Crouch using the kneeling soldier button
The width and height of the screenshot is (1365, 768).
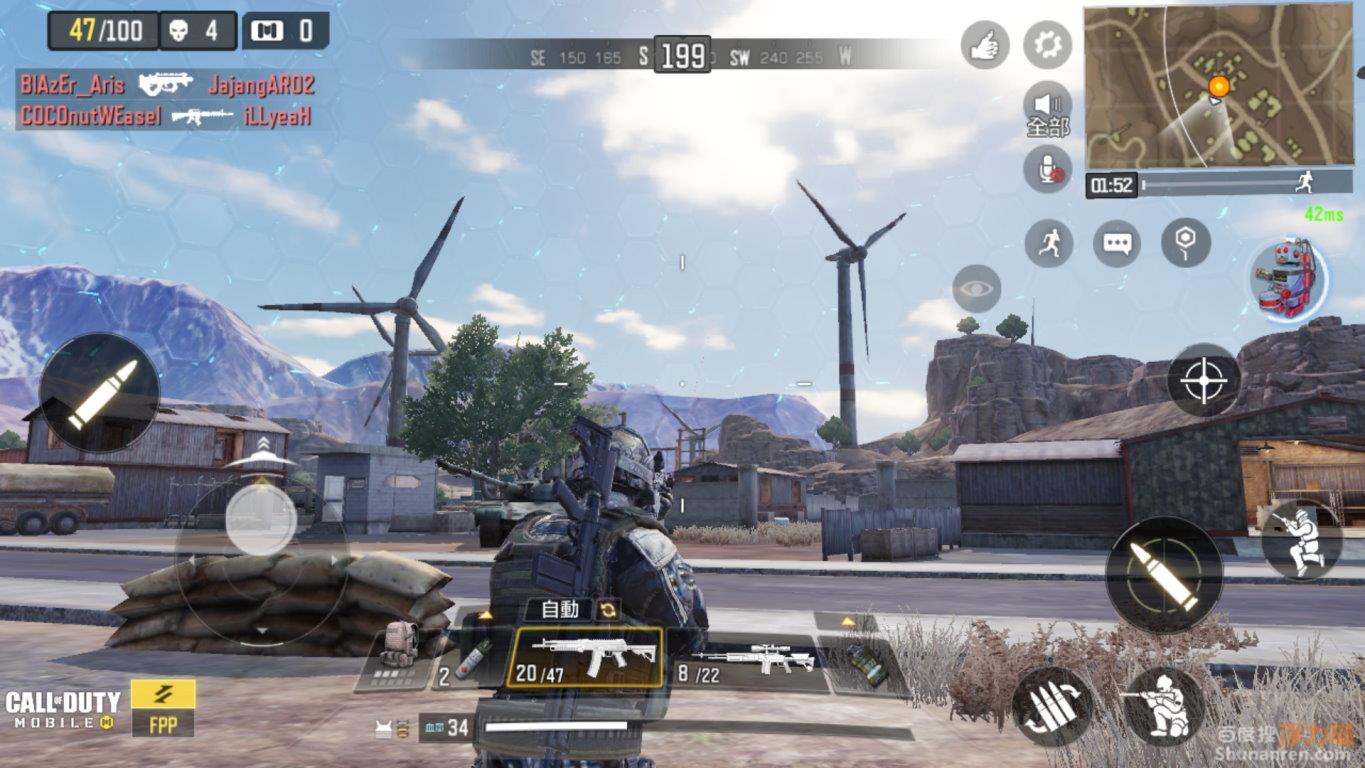click(x=1164, y=707)
